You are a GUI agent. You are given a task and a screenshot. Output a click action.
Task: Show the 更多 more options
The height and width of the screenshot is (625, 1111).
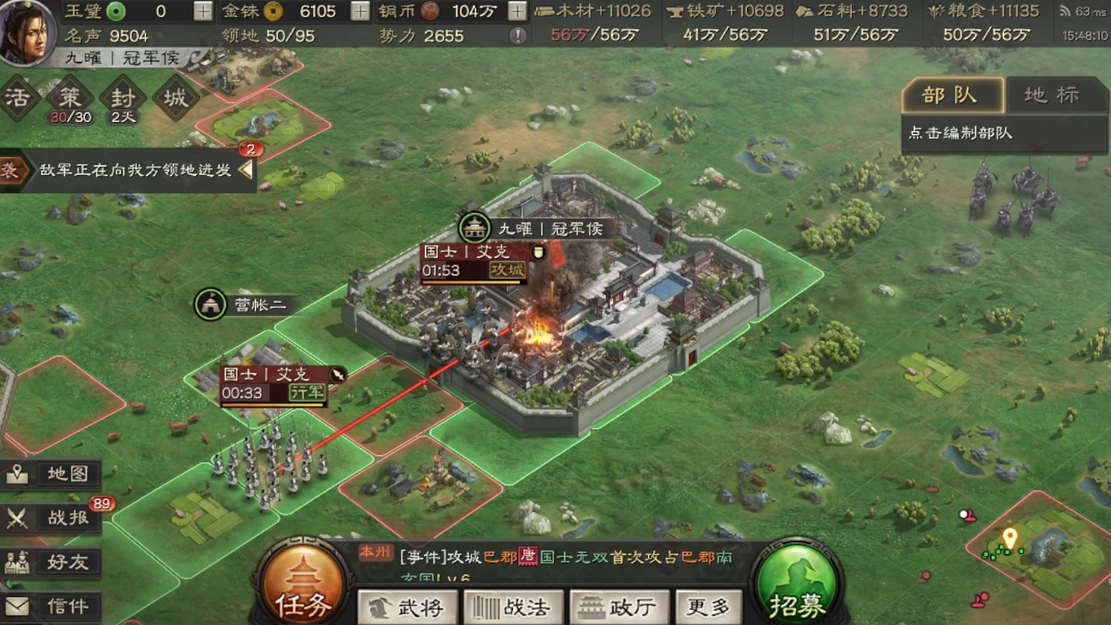[x=708, y=607]
